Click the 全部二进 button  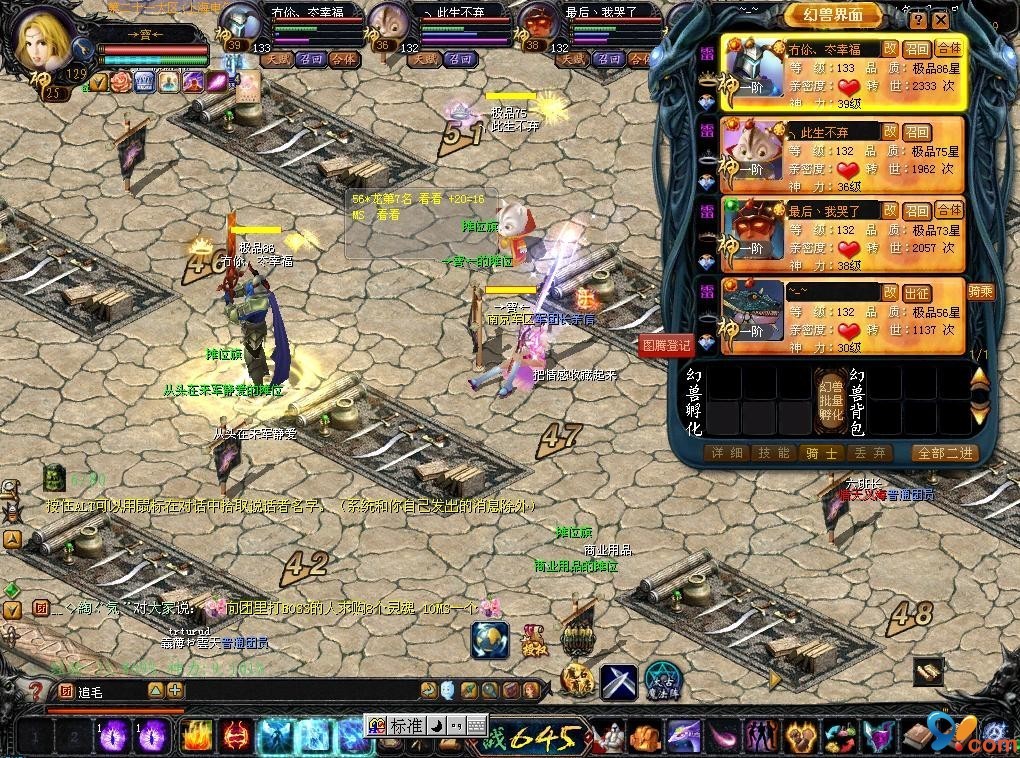coord(945,453)
